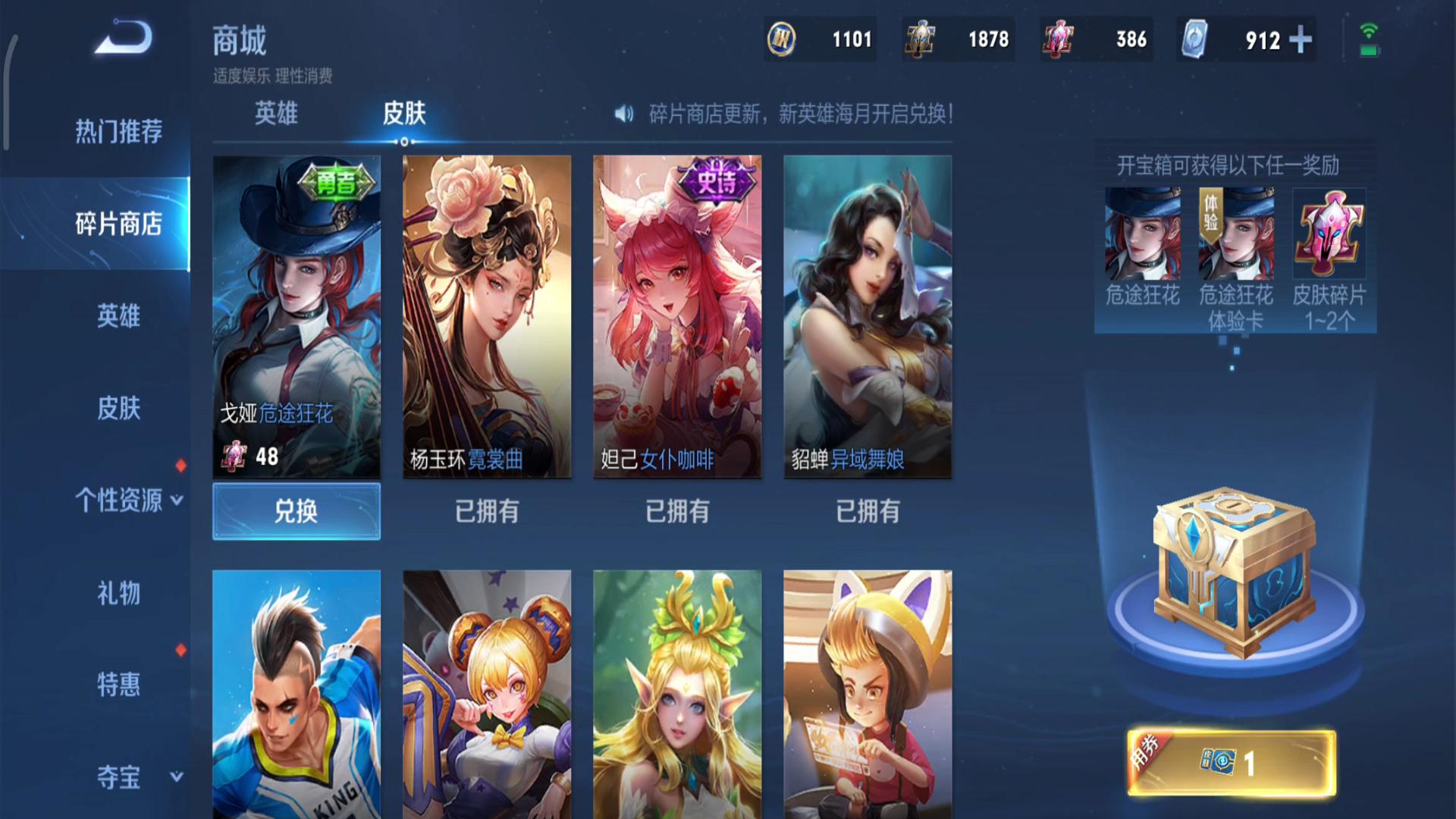Image resolution: width=1456 pixels, height=819 pixels.
Task: Click the 兑换 exchange button
Action: 296,511
